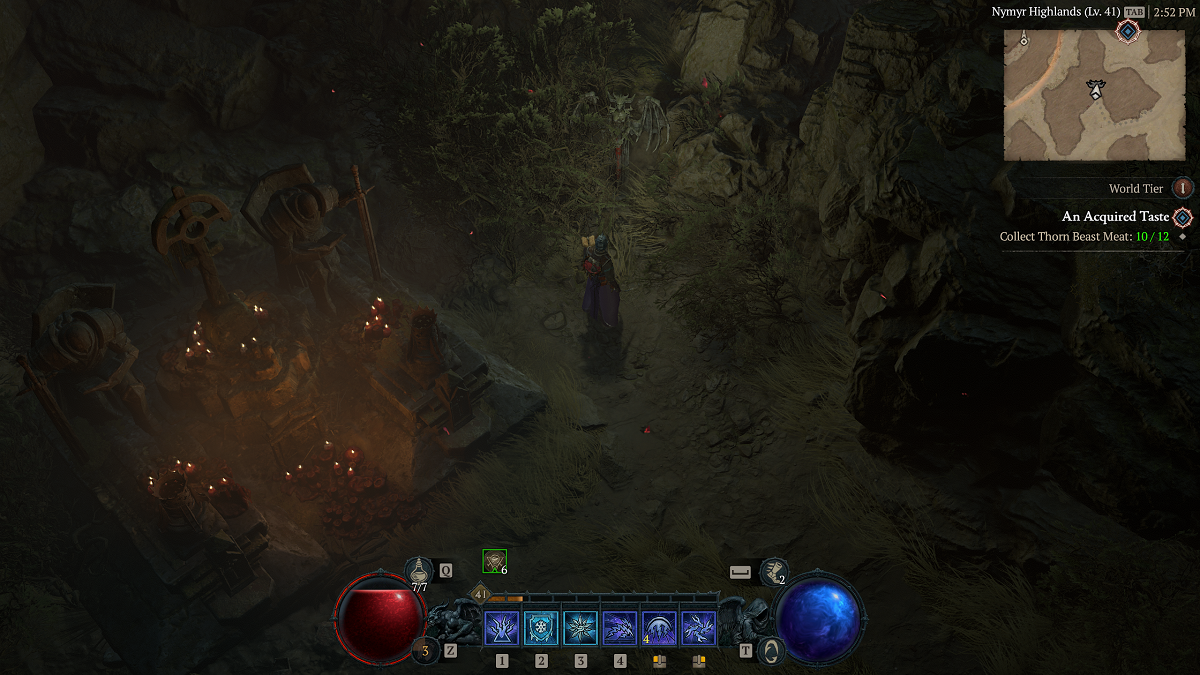This screenshot has height=675, width=1200.
Task: Open the World Tier indicator
Action: tap(1183, 188)
